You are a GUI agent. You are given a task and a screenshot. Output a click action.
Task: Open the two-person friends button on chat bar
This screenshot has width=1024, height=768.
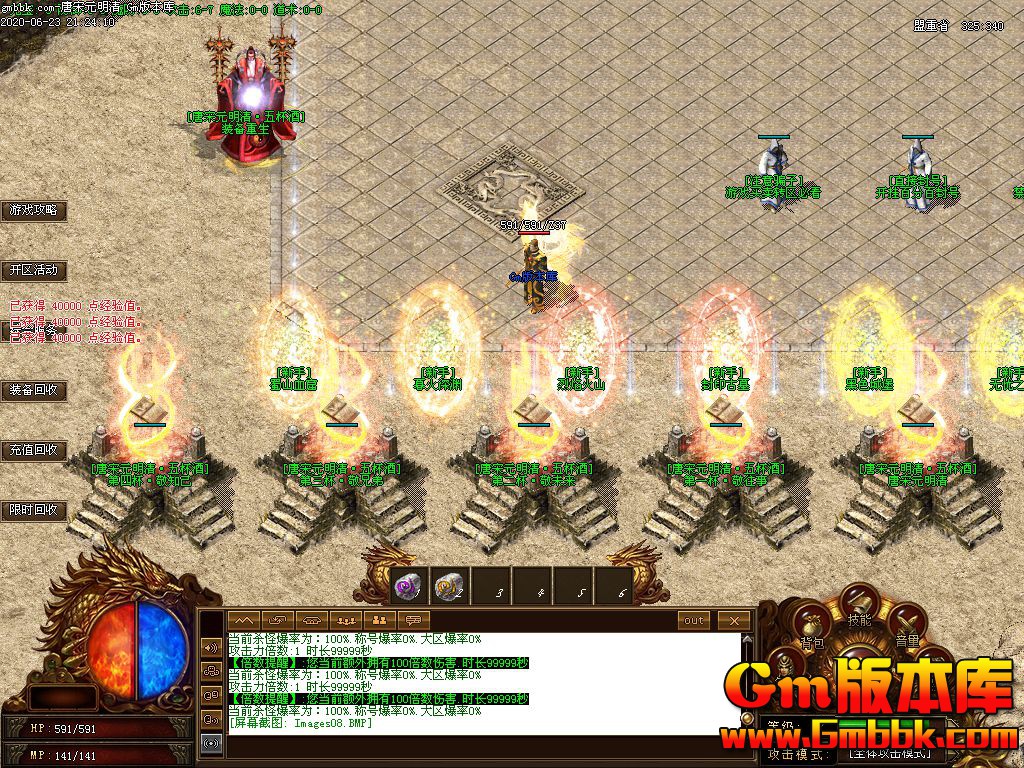[379, 621]
